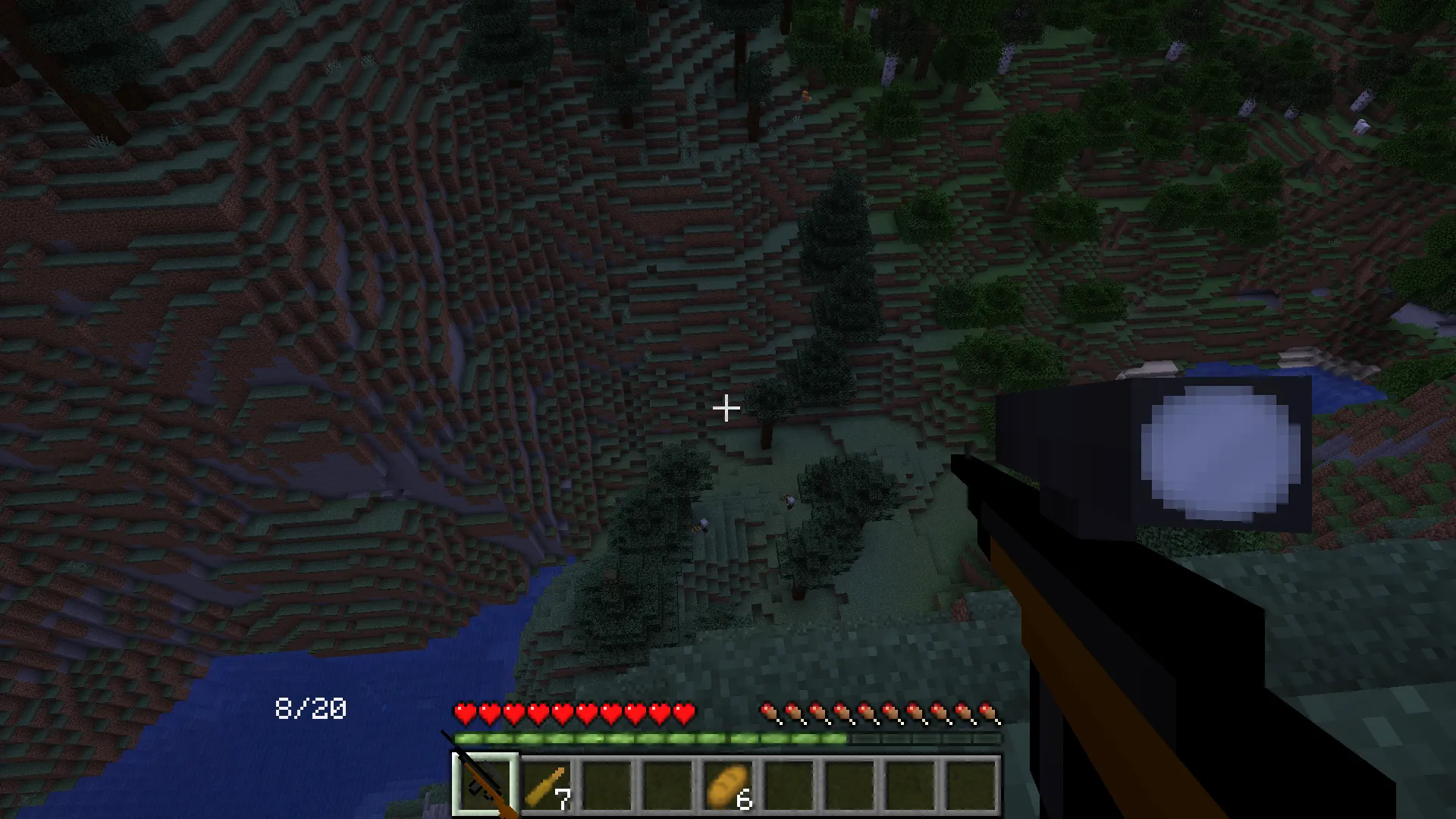Click the filled green section of the XP bar

pyautogui.click(x=652, y=737)
